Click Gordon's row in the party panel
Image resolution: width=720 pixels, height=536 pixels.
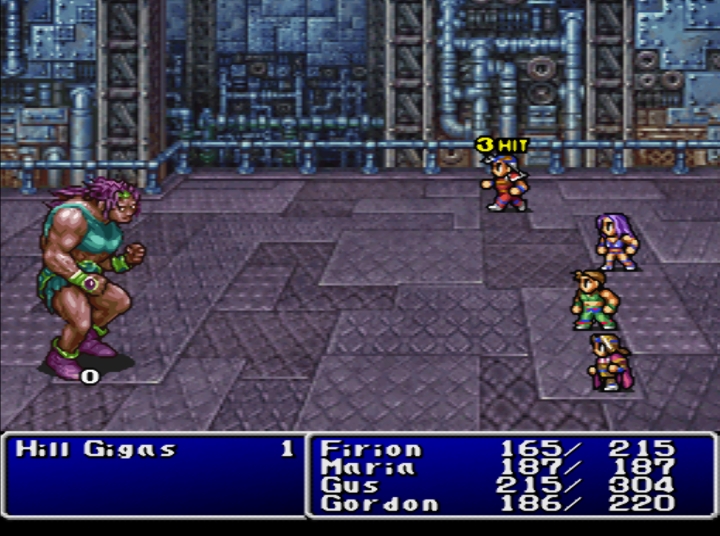pos(378,503)
